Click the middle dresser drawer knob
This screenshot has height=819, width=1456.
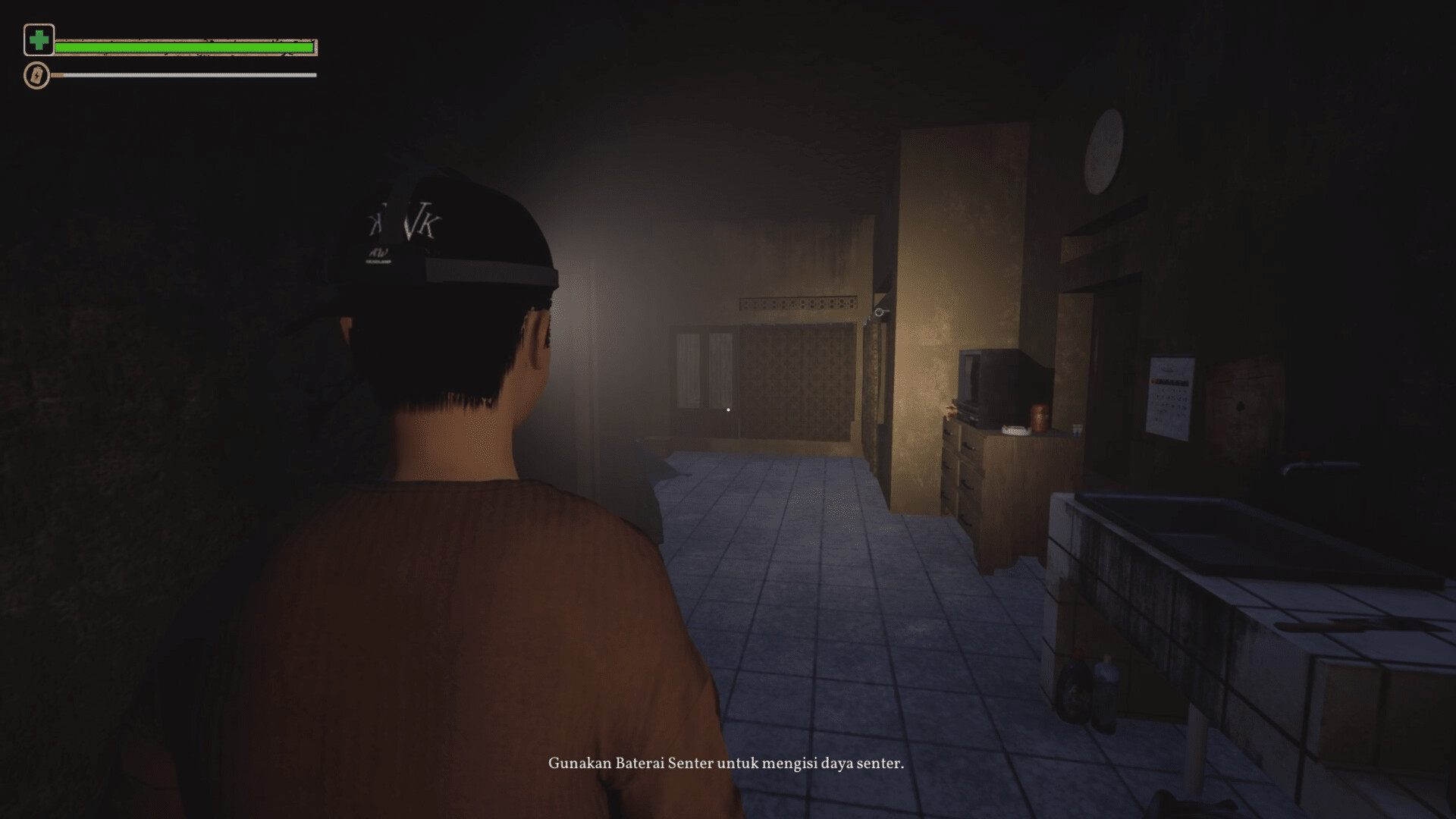(x=967, y=485)
